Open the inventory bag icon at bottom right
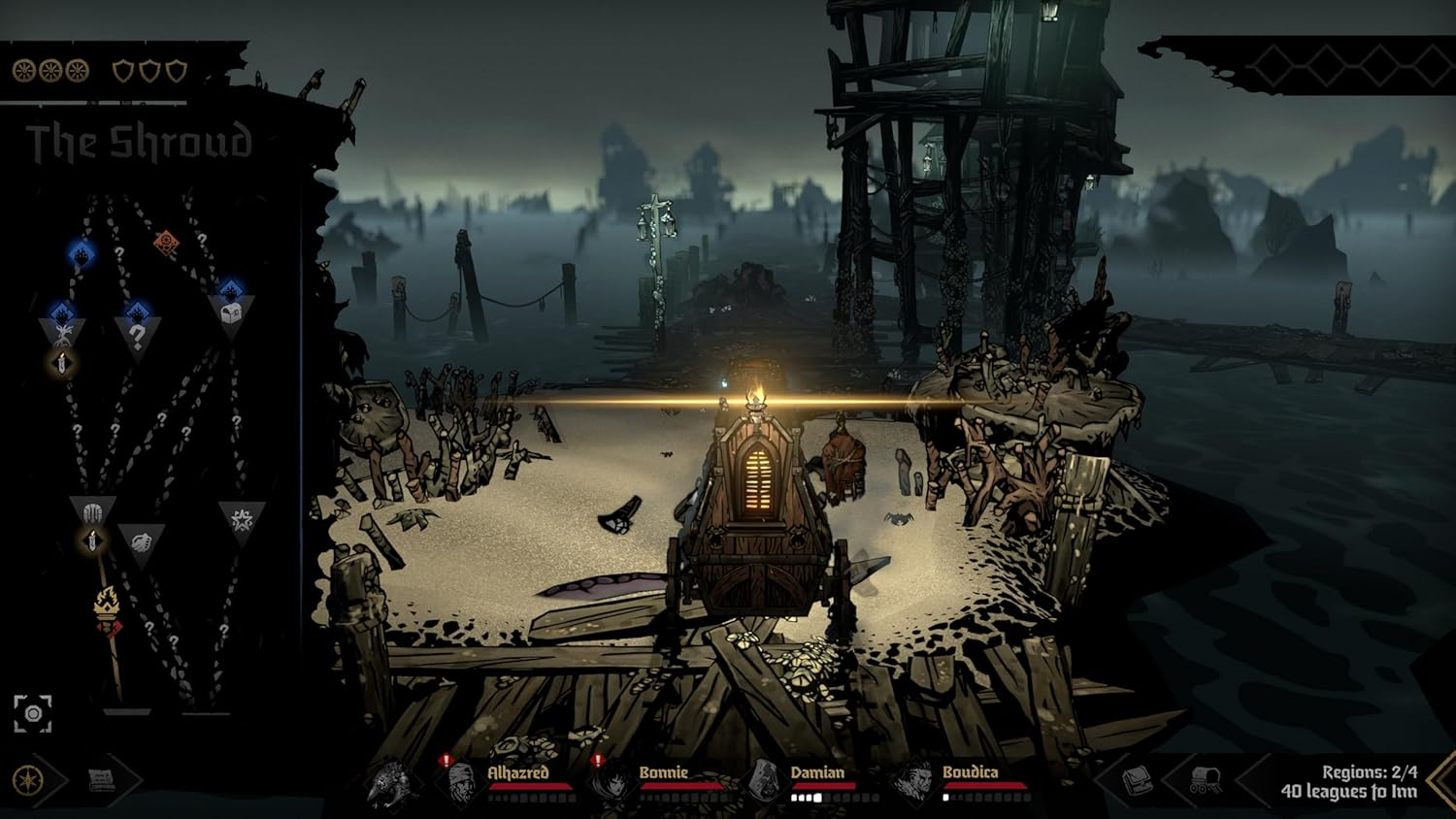Screen dimensions: 1456x819 point(1138,781)
